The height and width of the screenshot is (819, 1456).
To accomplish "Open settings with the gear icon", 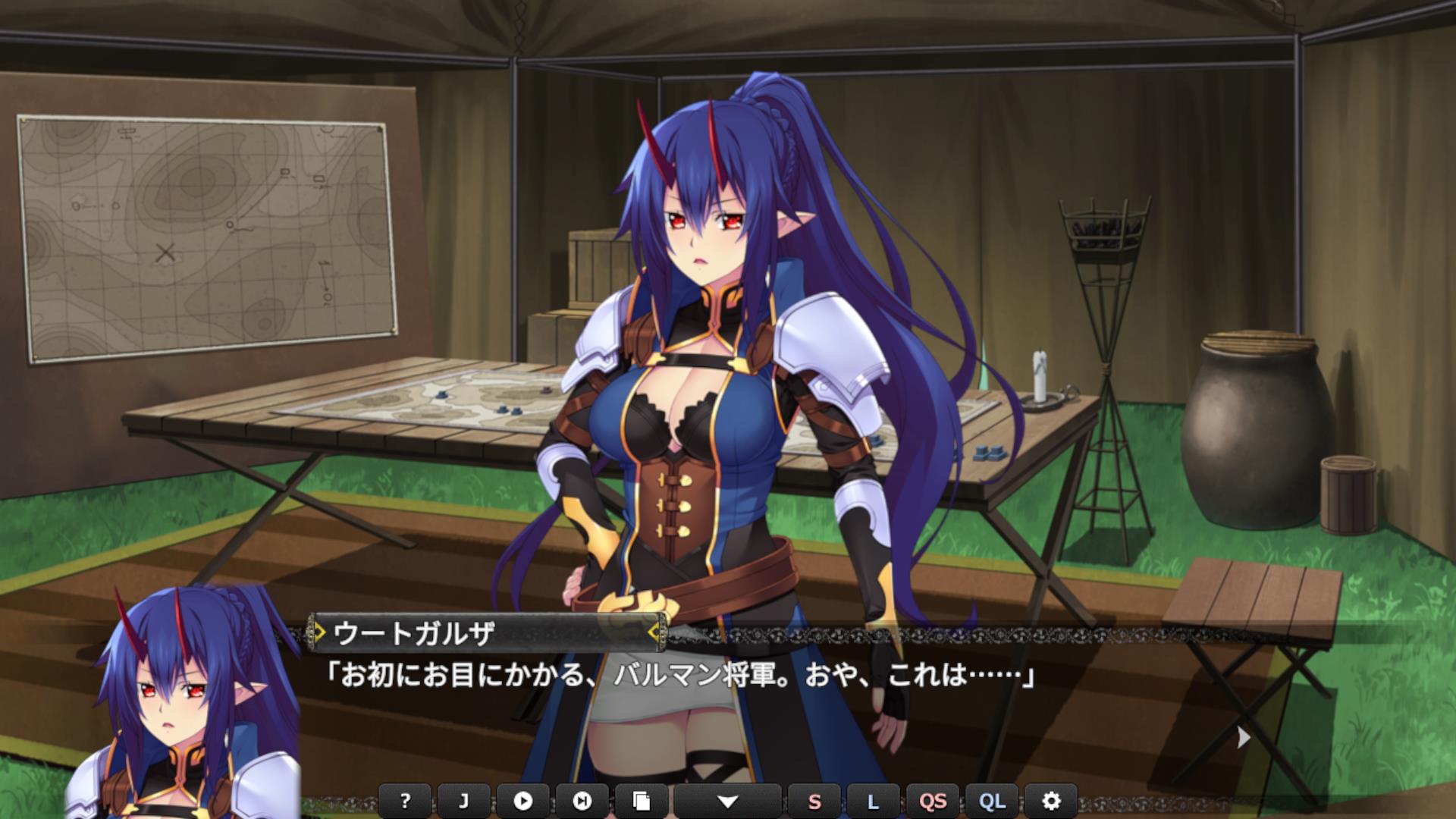I will click(x=1051, y=801).
